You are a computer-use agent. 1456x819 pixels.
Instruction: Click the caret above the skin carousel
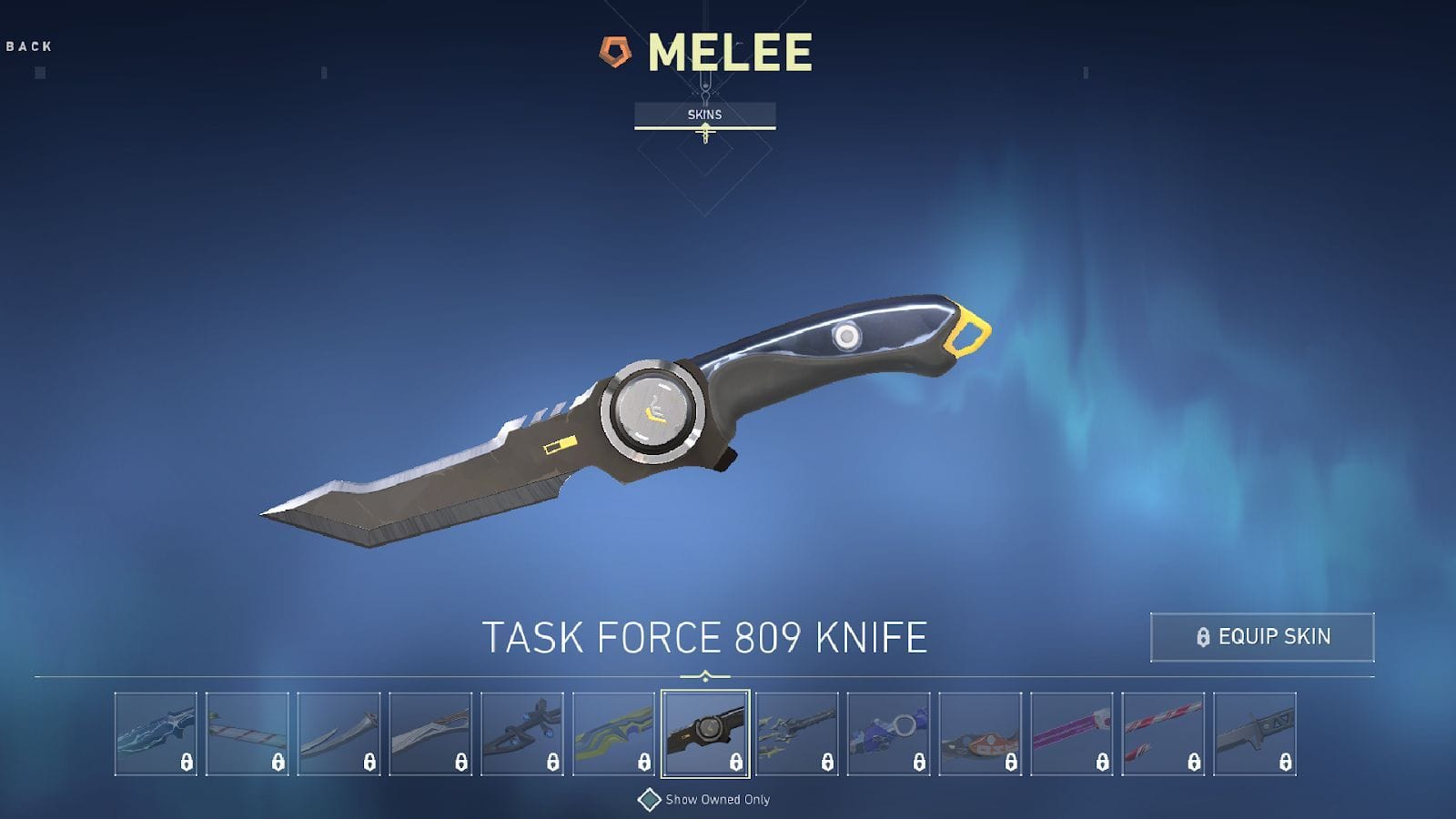(x=703, y=673)
